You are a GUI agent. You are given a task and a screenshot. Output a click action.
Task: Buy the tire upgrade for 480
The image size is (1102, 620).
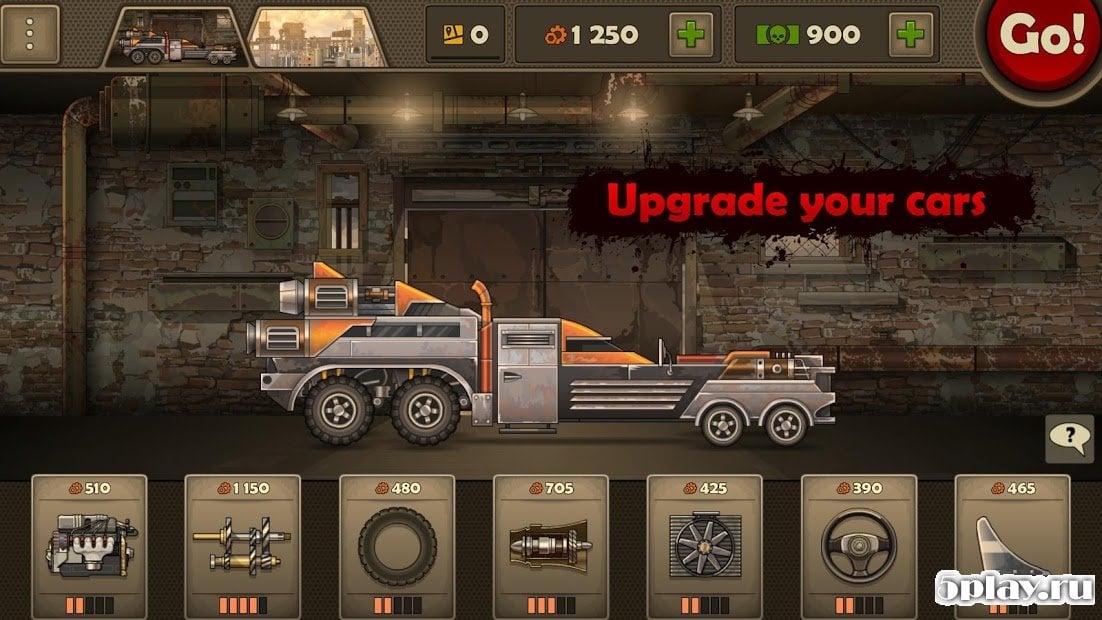(x=397, y=545)
